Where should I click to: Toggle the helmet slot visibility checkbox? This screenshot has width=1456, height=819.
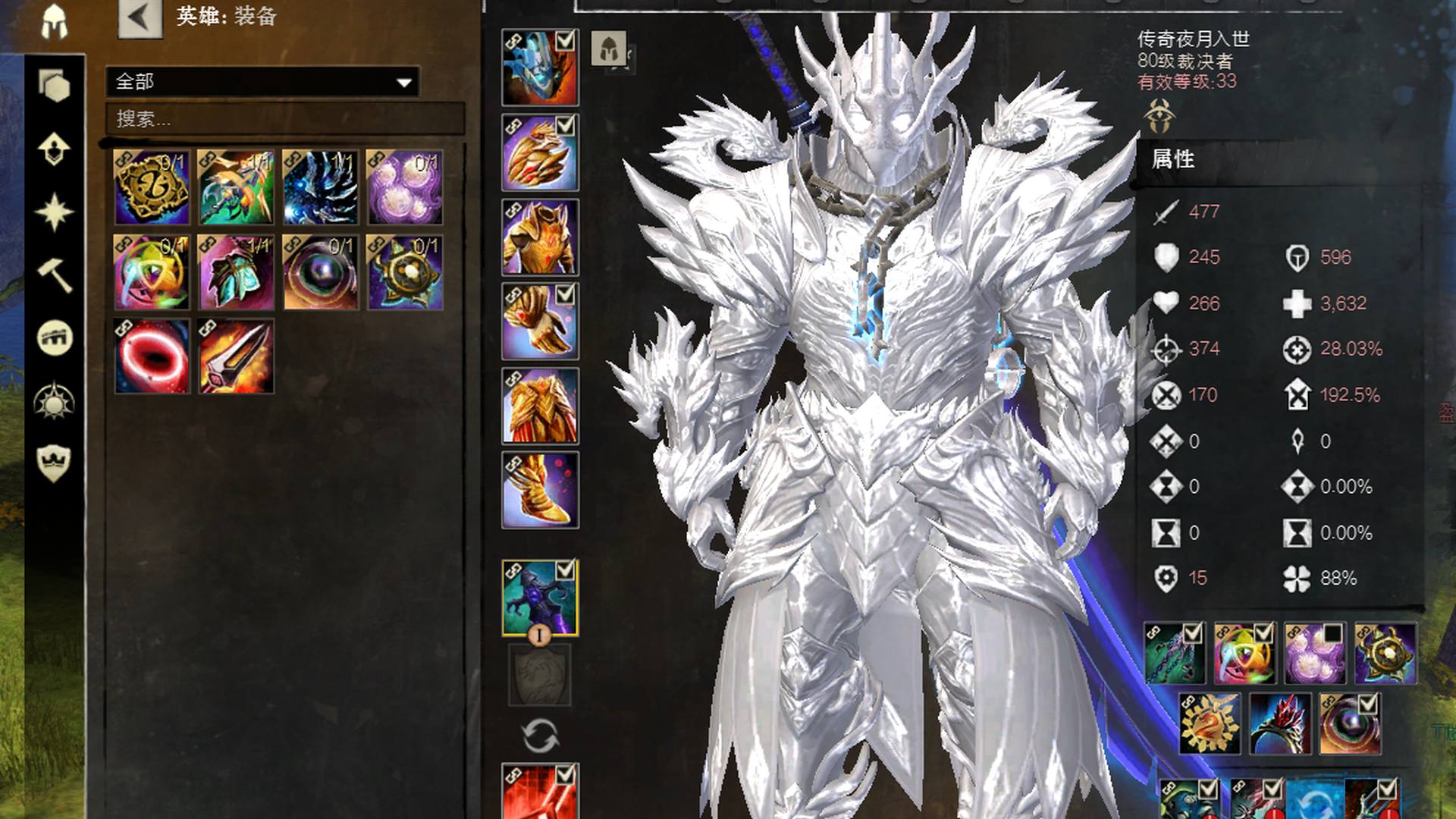[565, 41]
